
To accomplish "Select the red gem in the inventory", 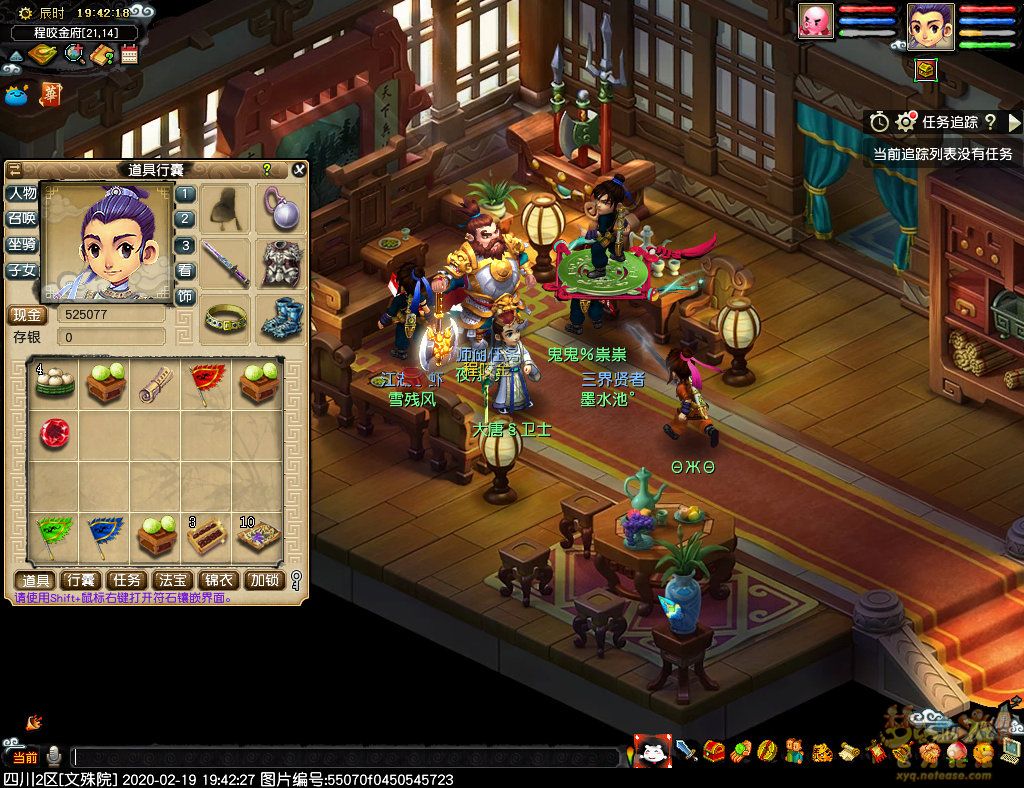I will click(x=54, y=433).
